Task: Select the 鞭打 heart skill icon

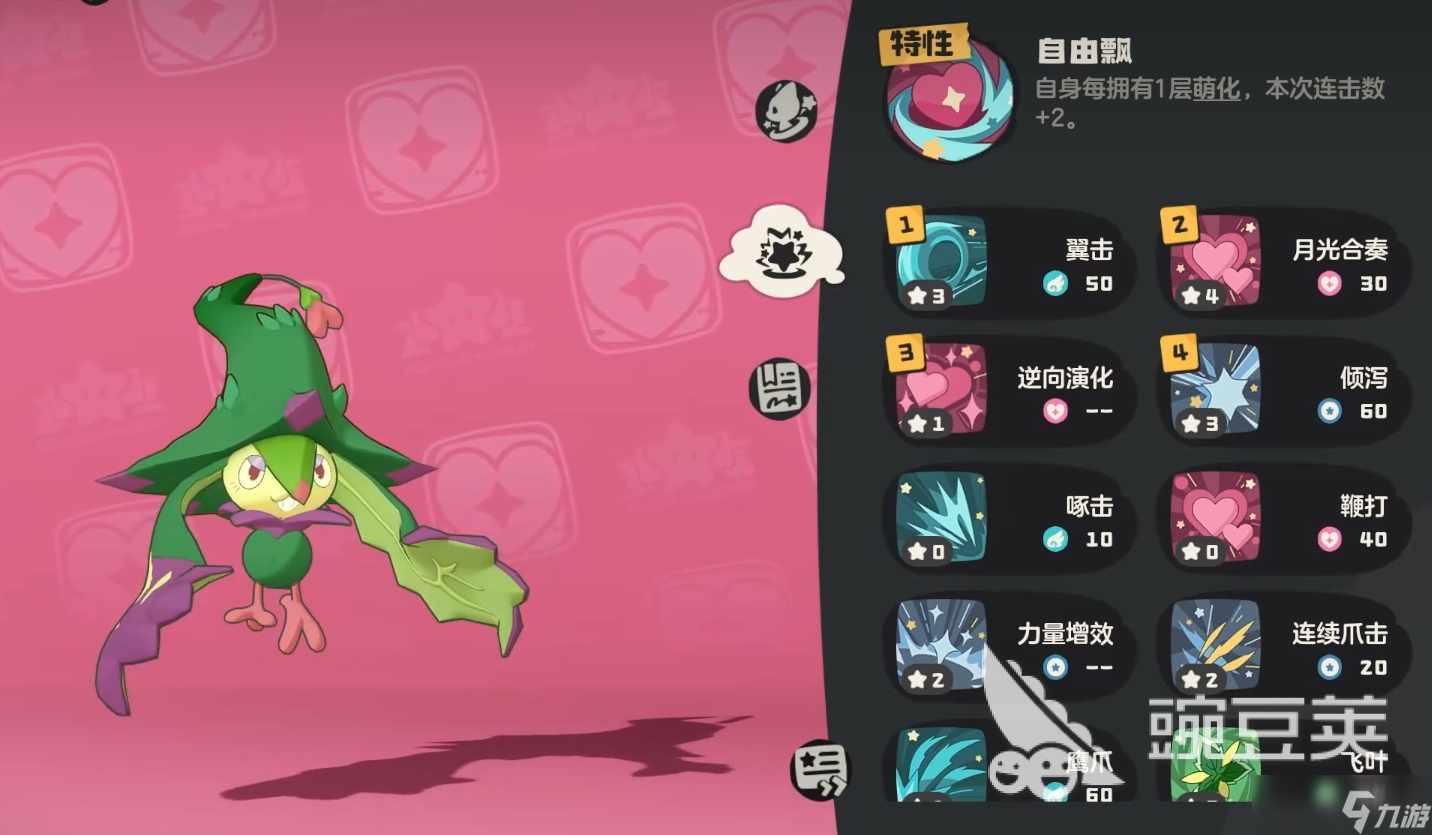Action: (1213, 518)
